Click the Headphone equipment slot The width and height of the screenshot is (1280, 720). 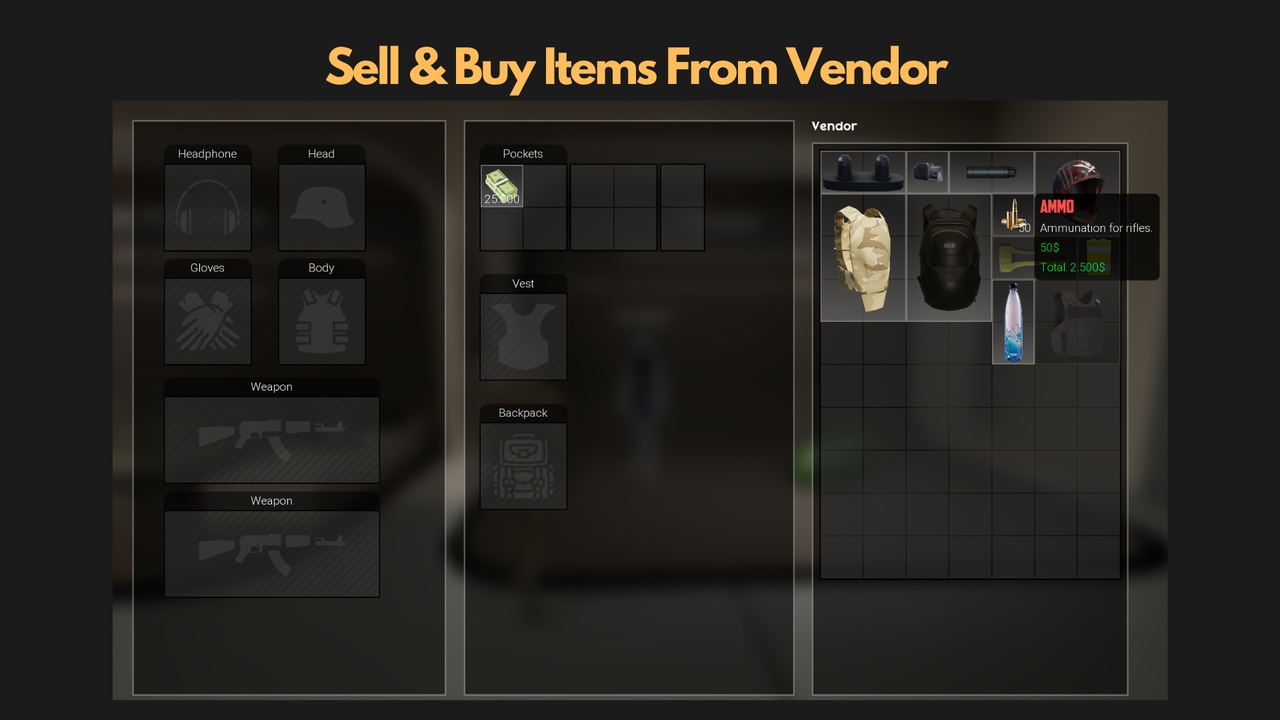click(207, 207)
